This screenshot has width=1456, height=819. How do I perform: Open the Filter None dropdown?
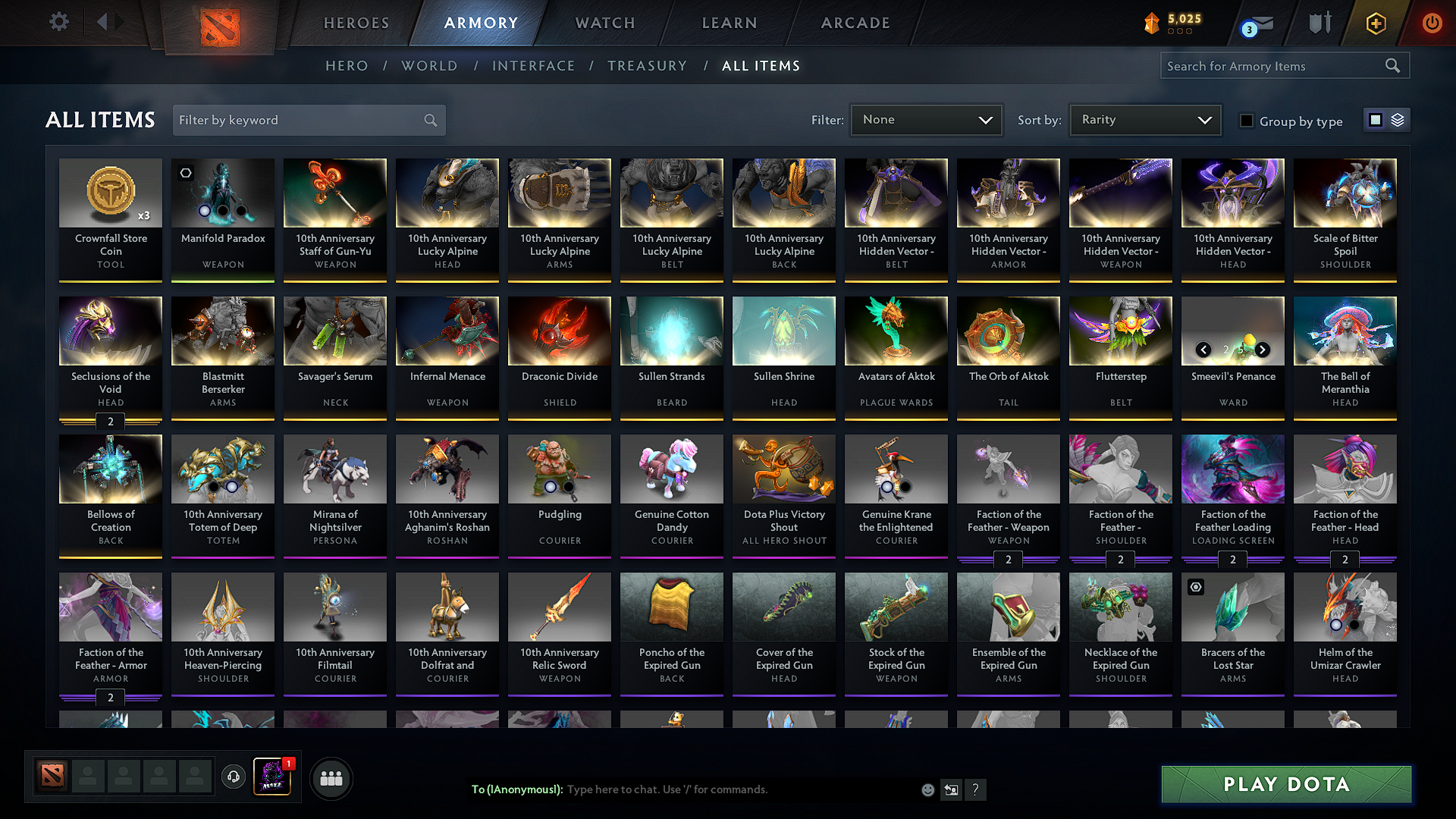(x=926, y=119)
